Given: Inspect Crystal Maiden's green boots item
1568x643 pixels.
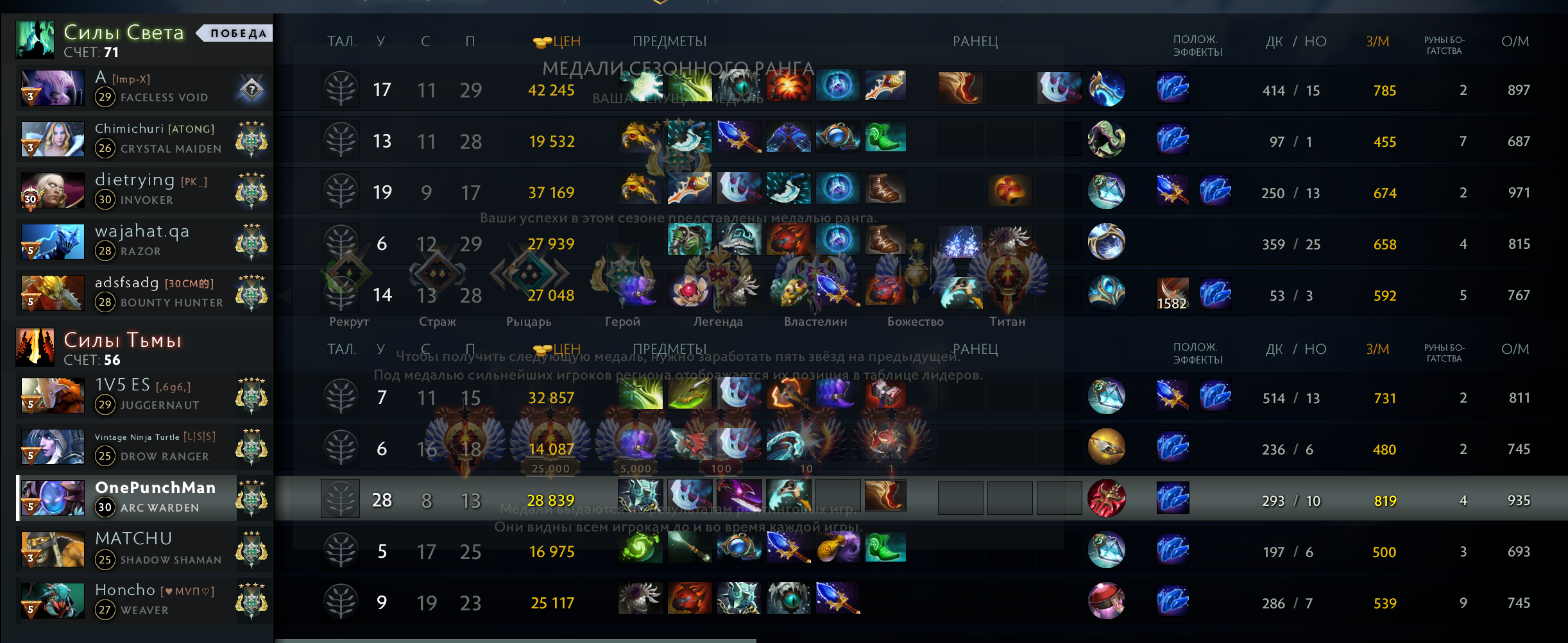Looking at the screenshot, I should point(885,137).
